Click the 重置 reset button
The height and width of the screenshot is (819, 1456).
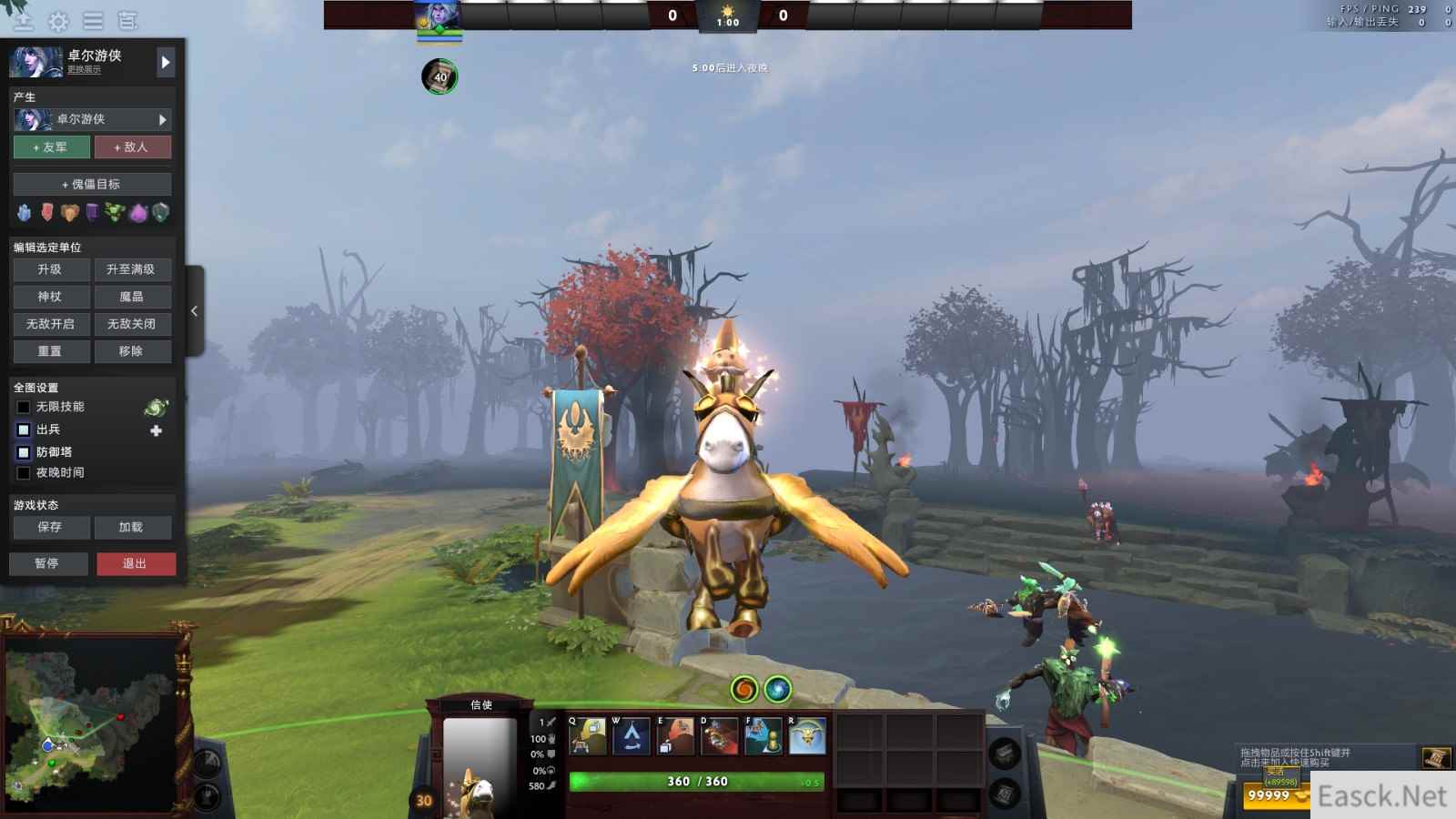51,351
